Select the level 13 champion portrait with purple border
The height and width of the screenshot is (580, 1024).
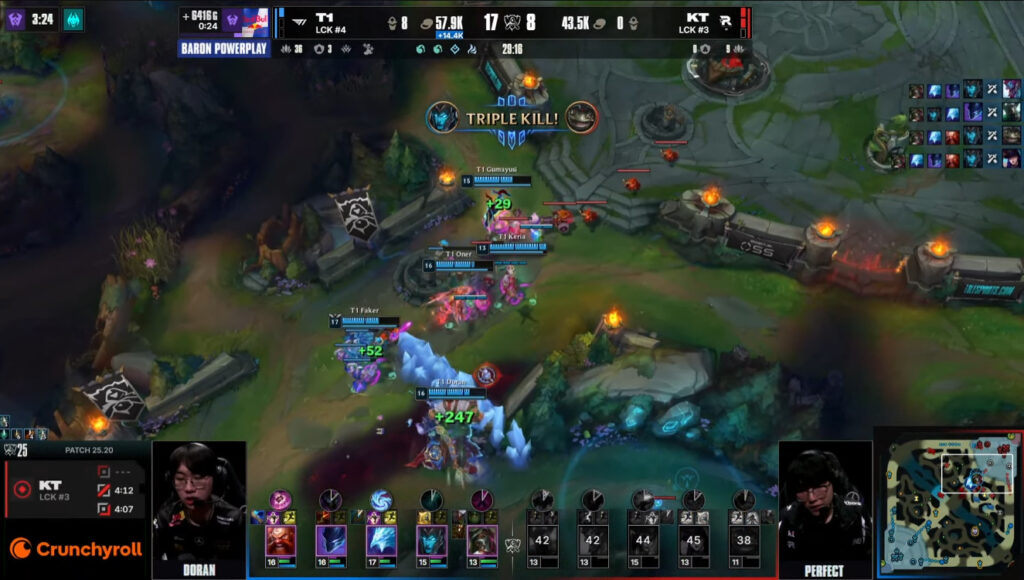[482, 540]
